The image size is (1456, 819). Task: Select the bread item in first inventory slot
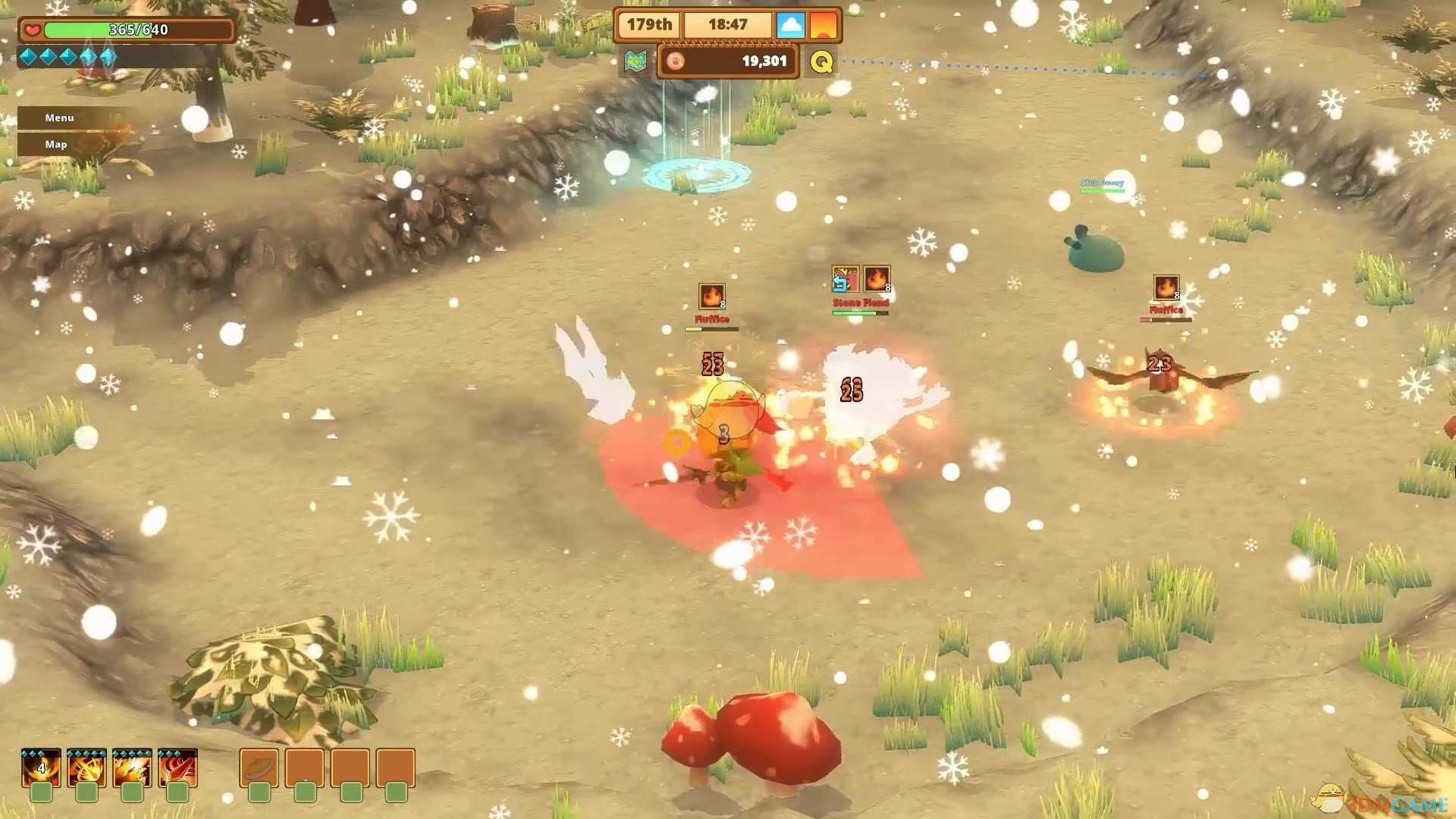point(259,768)
